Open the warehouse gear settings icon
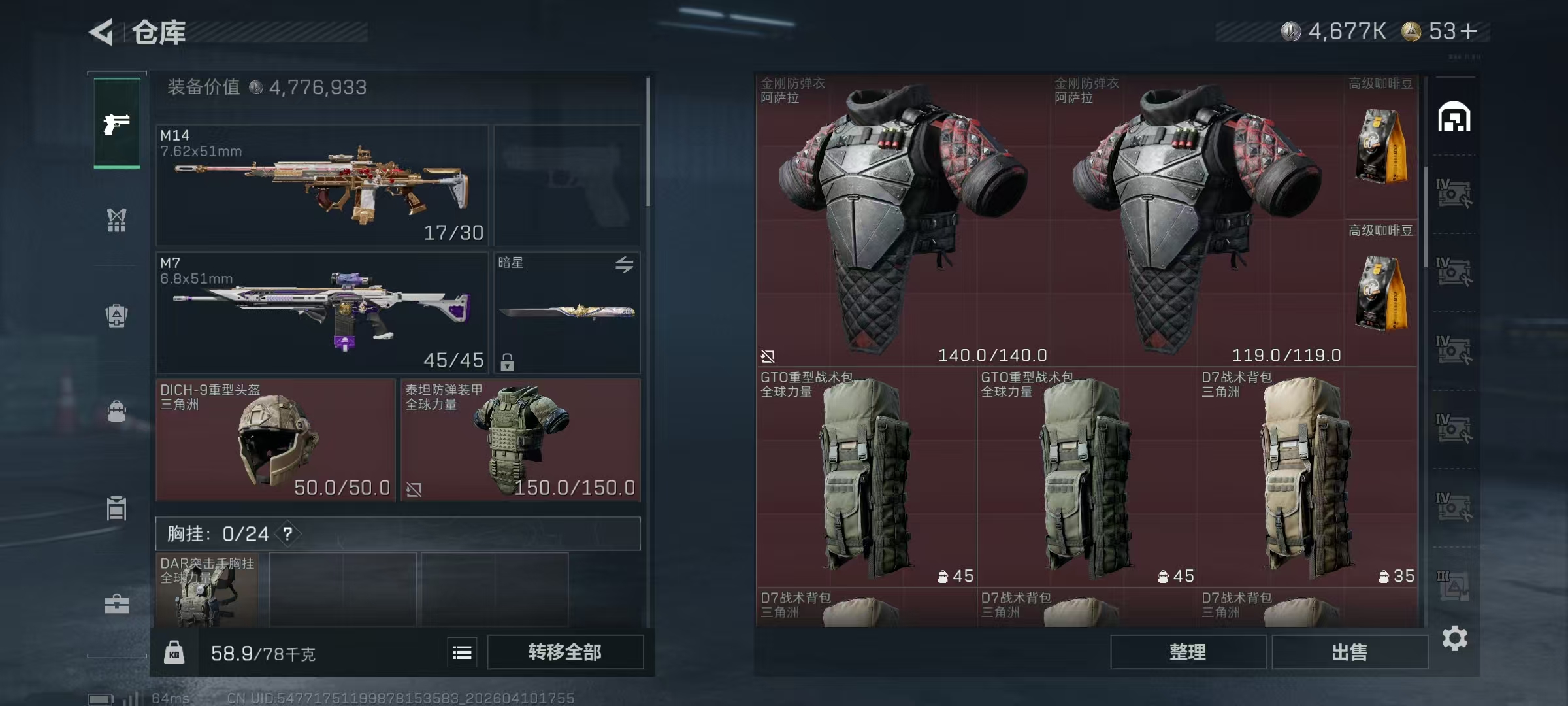 (1454, 638)
